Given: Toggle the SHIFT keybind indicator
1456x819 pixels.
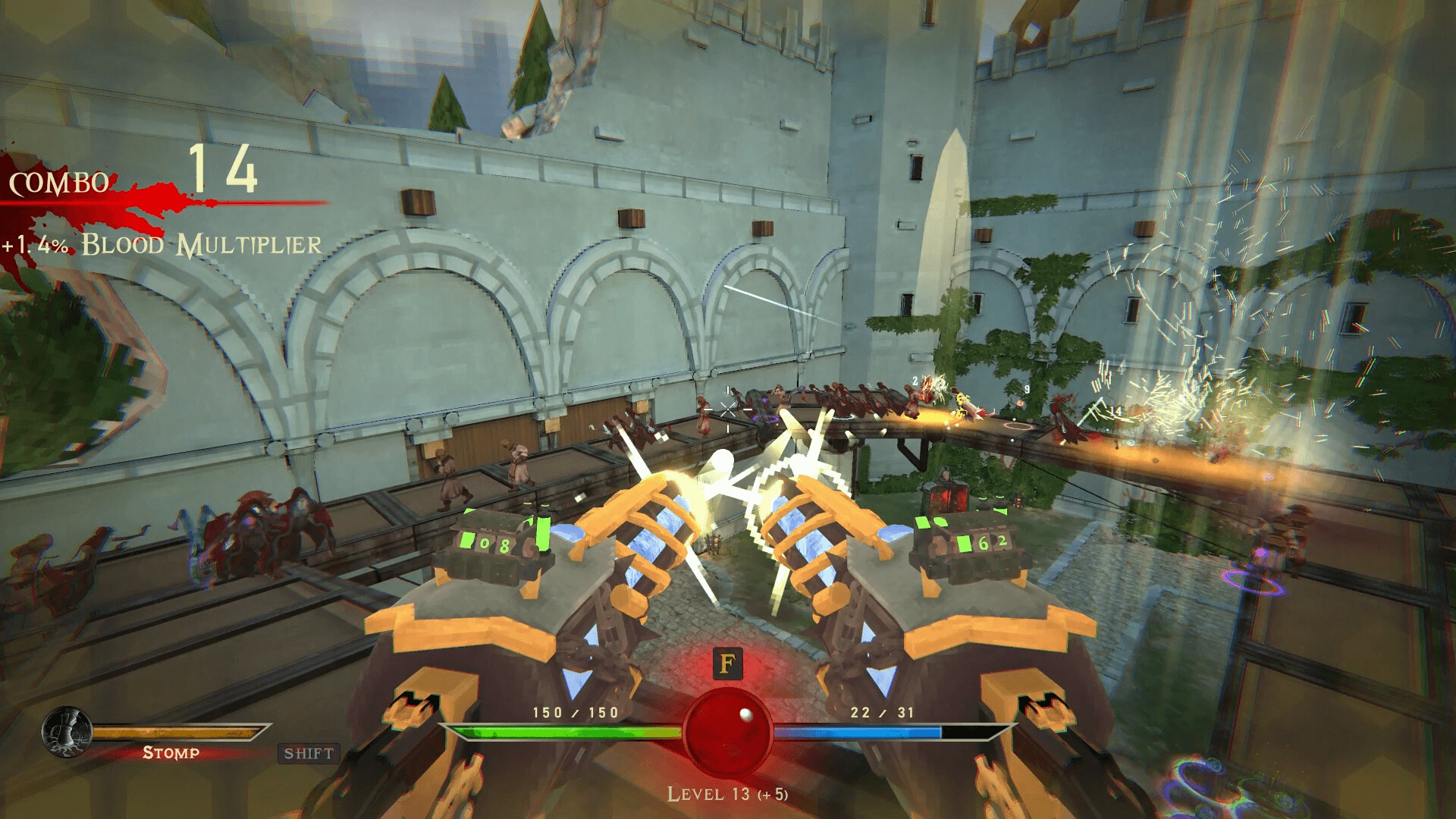Looking at the screenshot, I should 306,754.
